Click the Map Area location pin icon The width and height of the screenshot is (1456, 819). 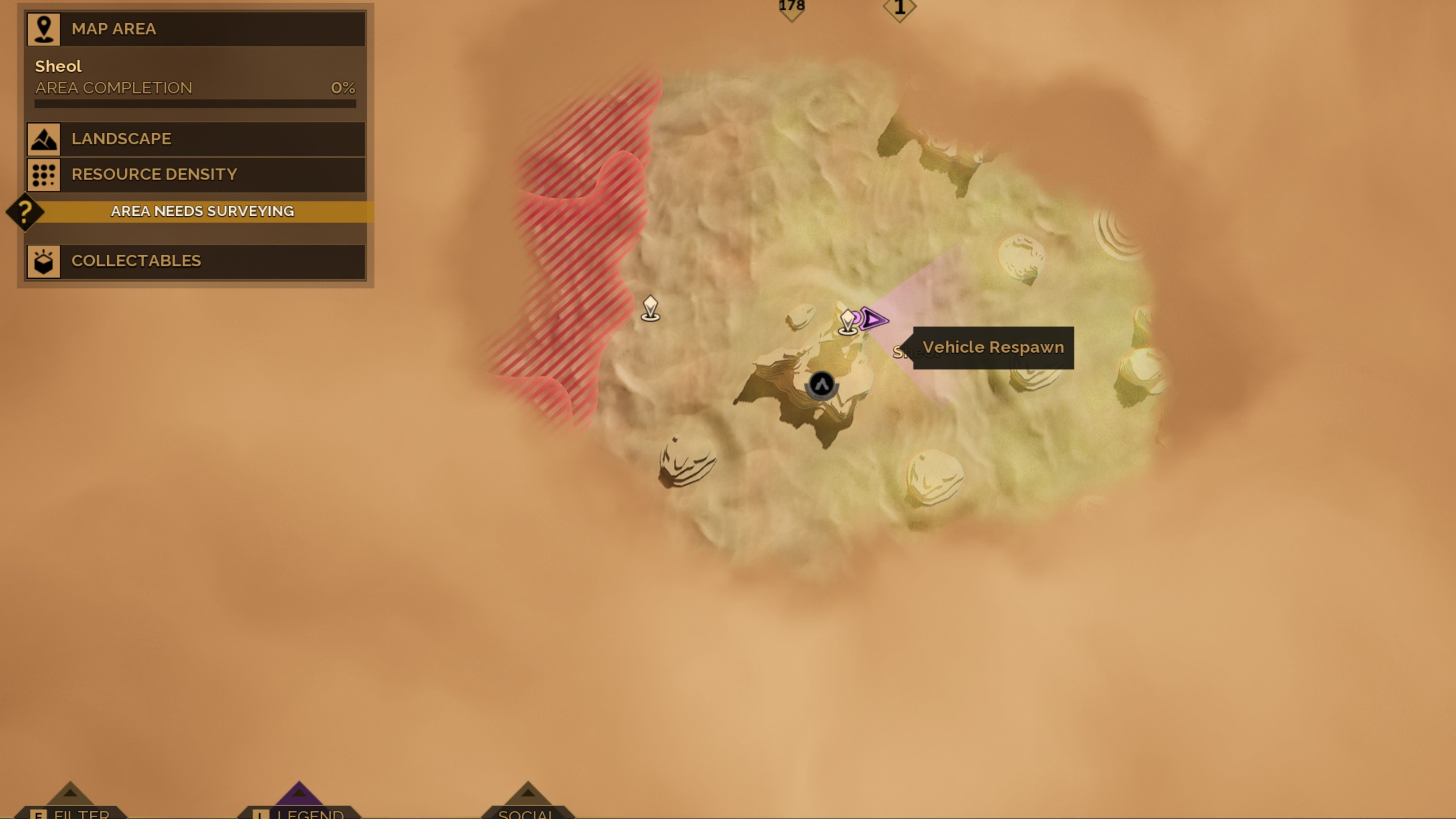point(44,29)
